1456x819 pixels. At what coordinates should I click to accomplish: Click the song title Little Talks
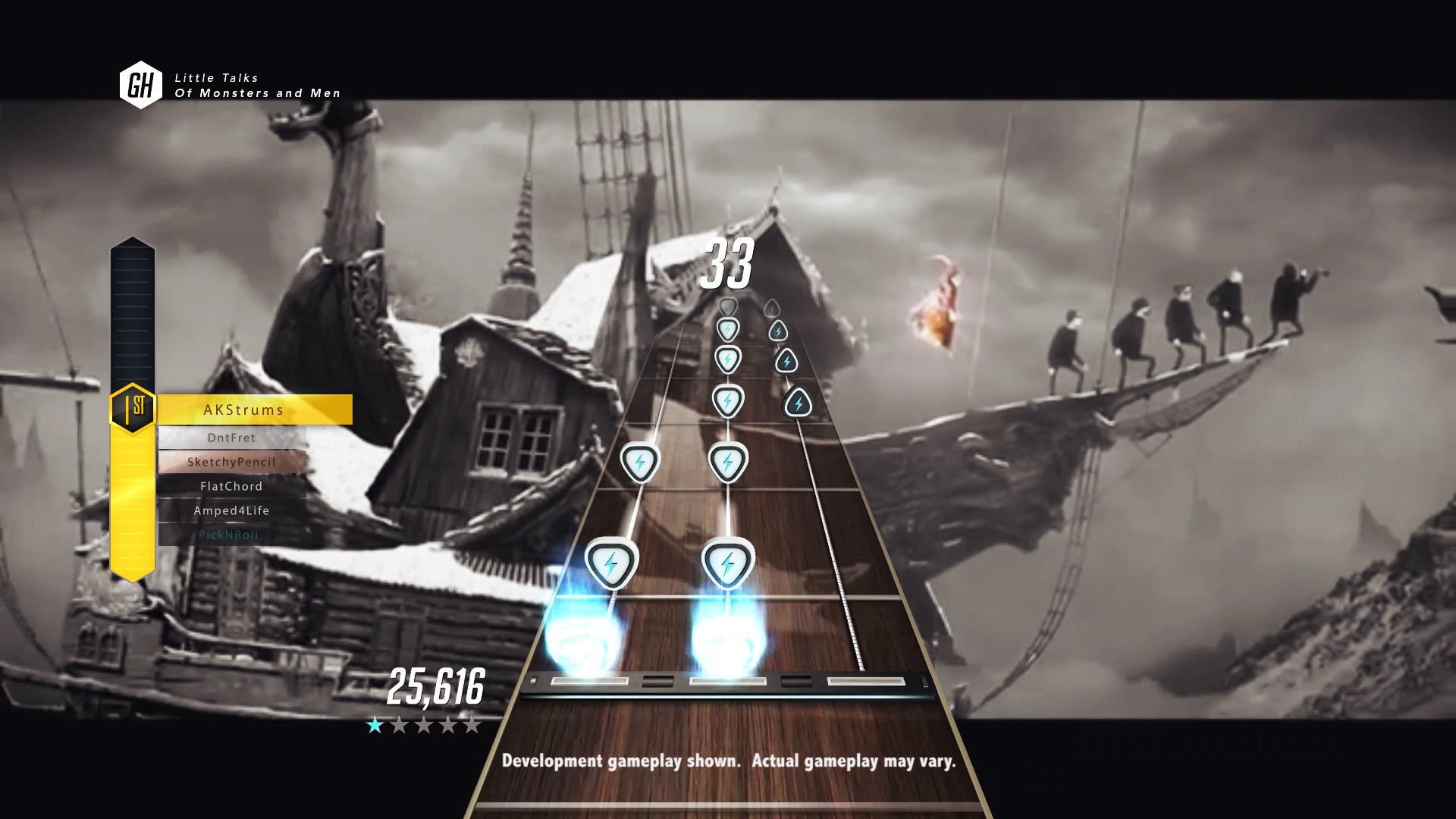click(x=218, y=77)
